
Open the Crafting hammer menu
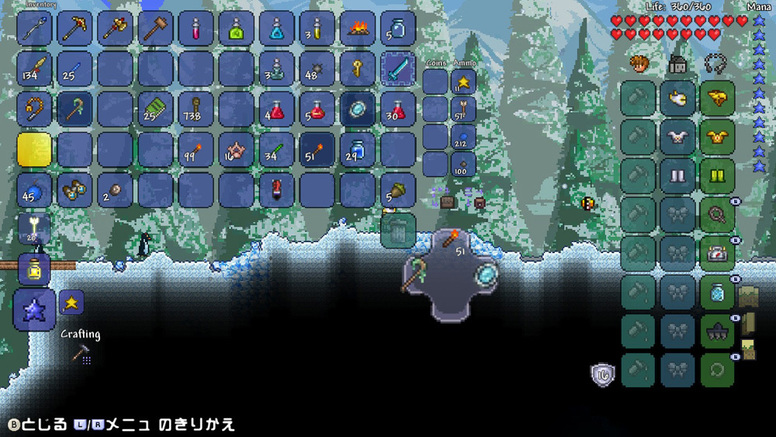84,351
